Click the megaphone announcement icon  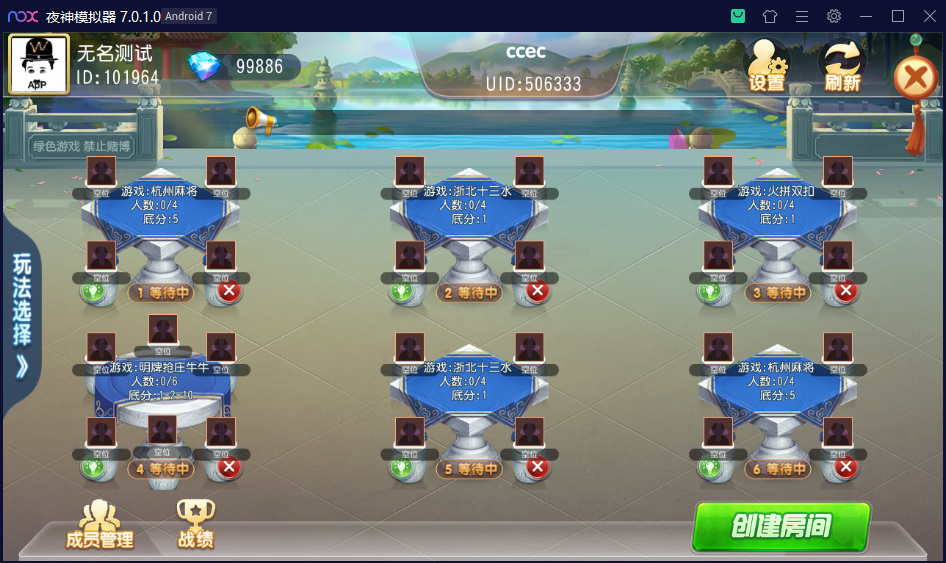click(259, 120)
